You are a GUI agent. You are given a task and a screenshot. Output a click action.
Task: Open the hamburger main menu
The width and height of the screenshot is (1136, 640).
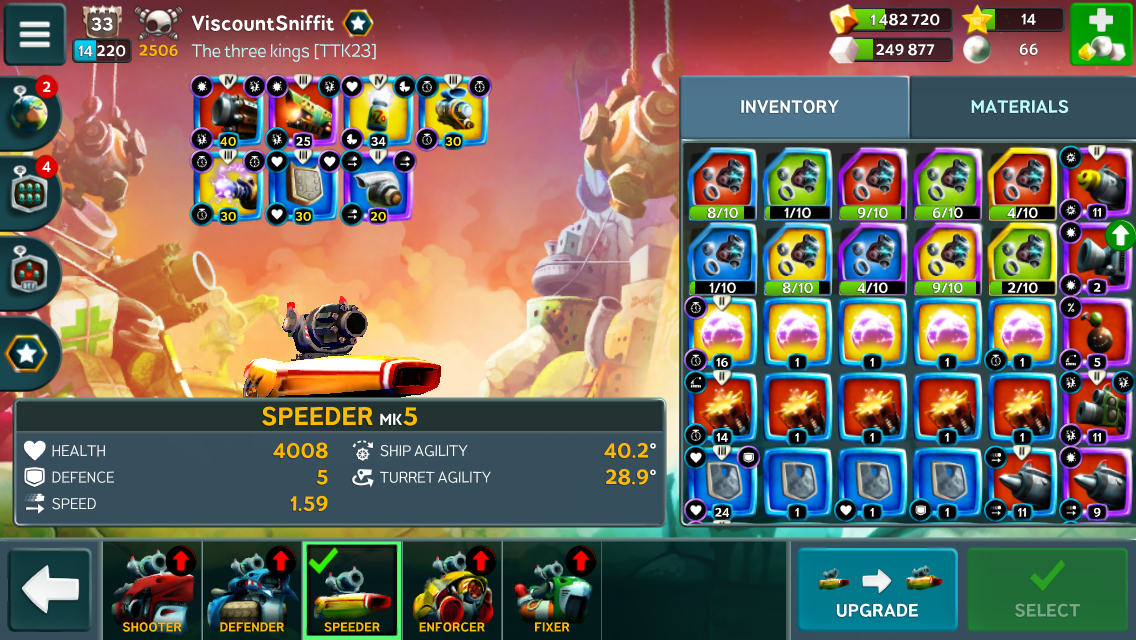pos(34,34)
